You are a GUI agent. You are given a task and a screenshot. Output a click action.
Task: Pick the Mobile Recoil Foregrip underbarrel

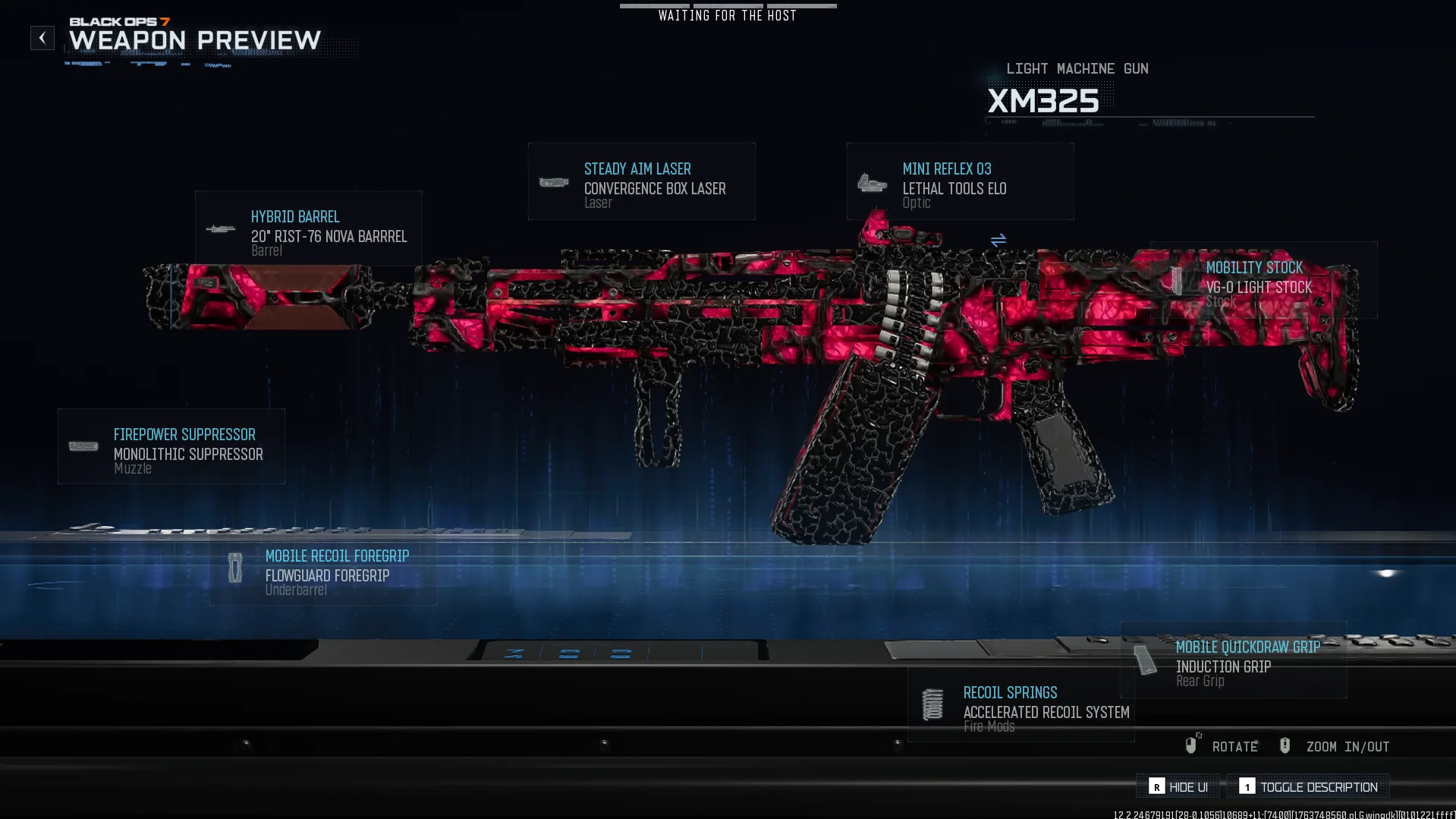[323, 568]
